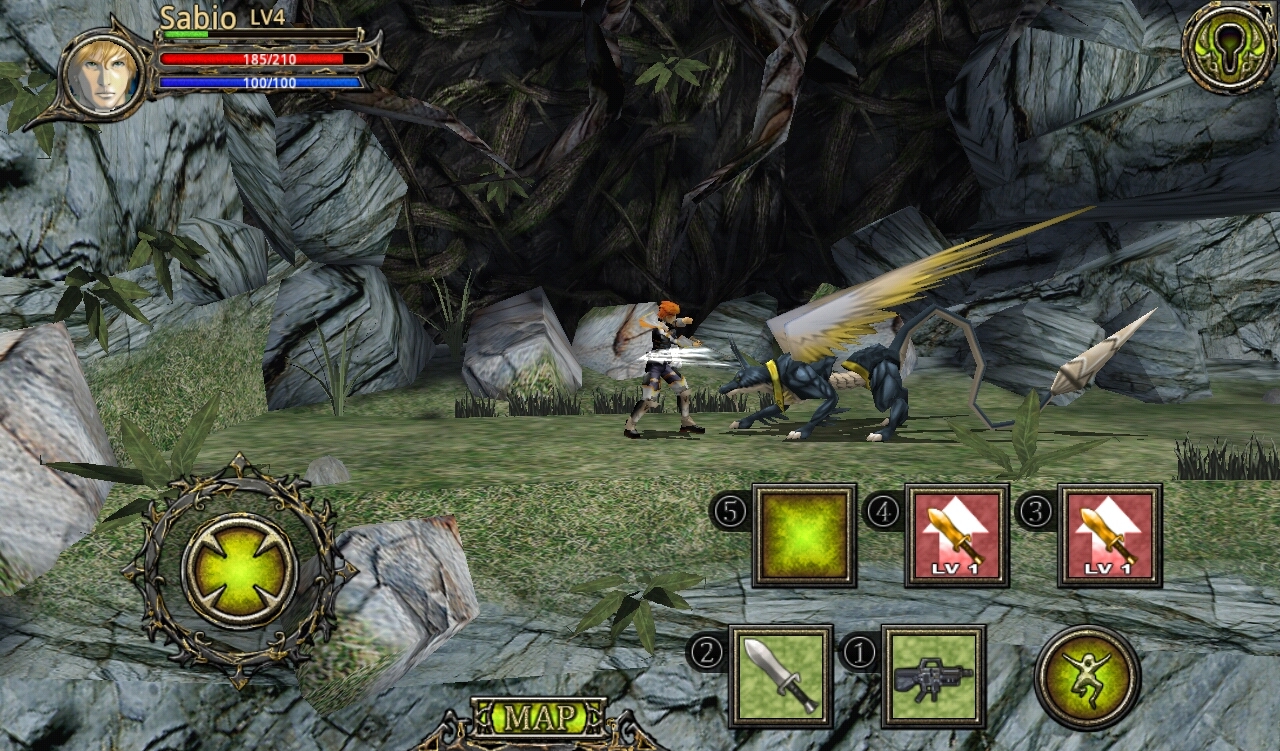
Task: Choose the sword weapon slot
Action: point(780,676)
